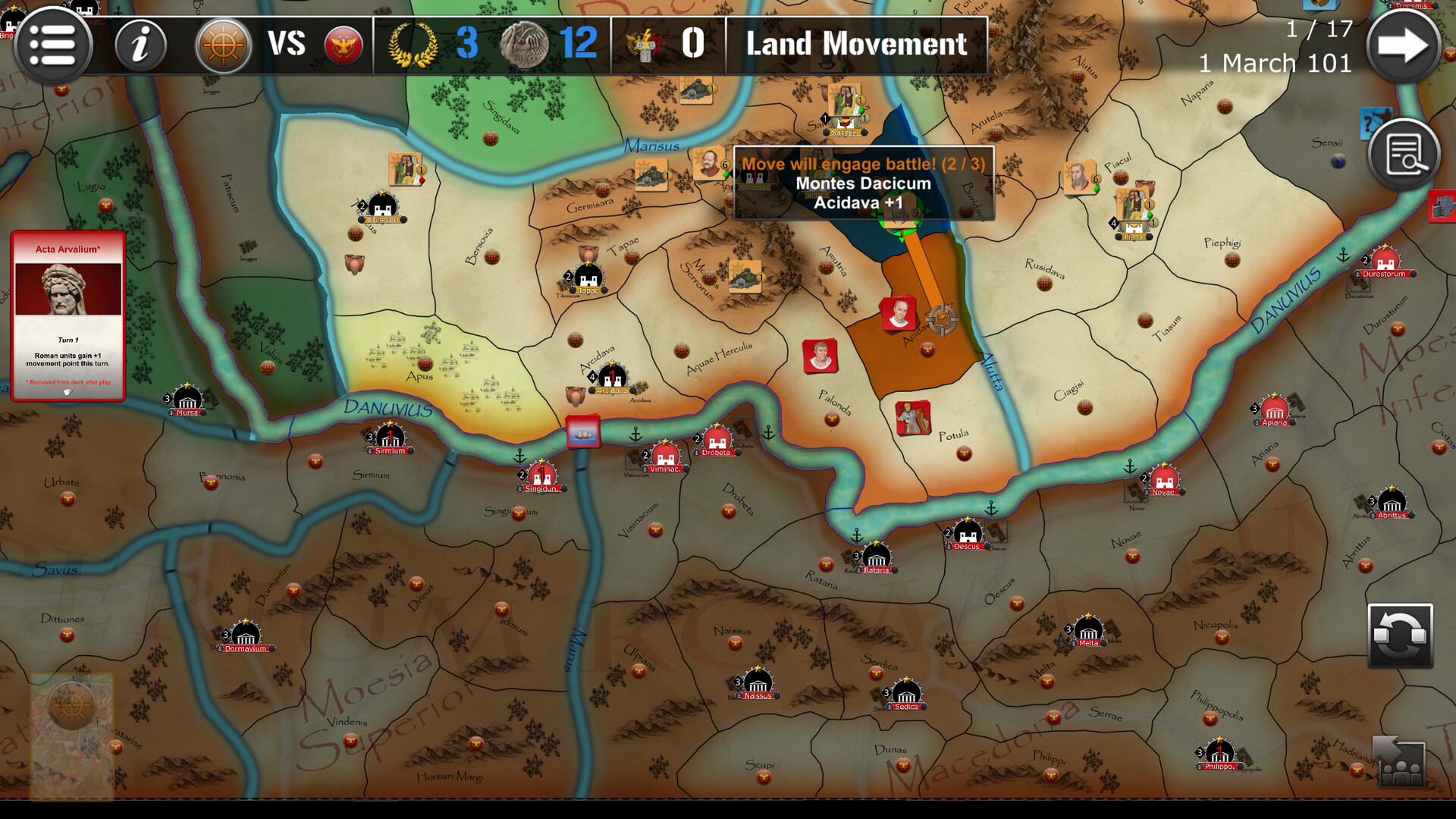Image resolution: width=1456 pixels, height=819 pixels.
Task: Click the crosshair target marker at Acidava
Action: click(943, 319)
